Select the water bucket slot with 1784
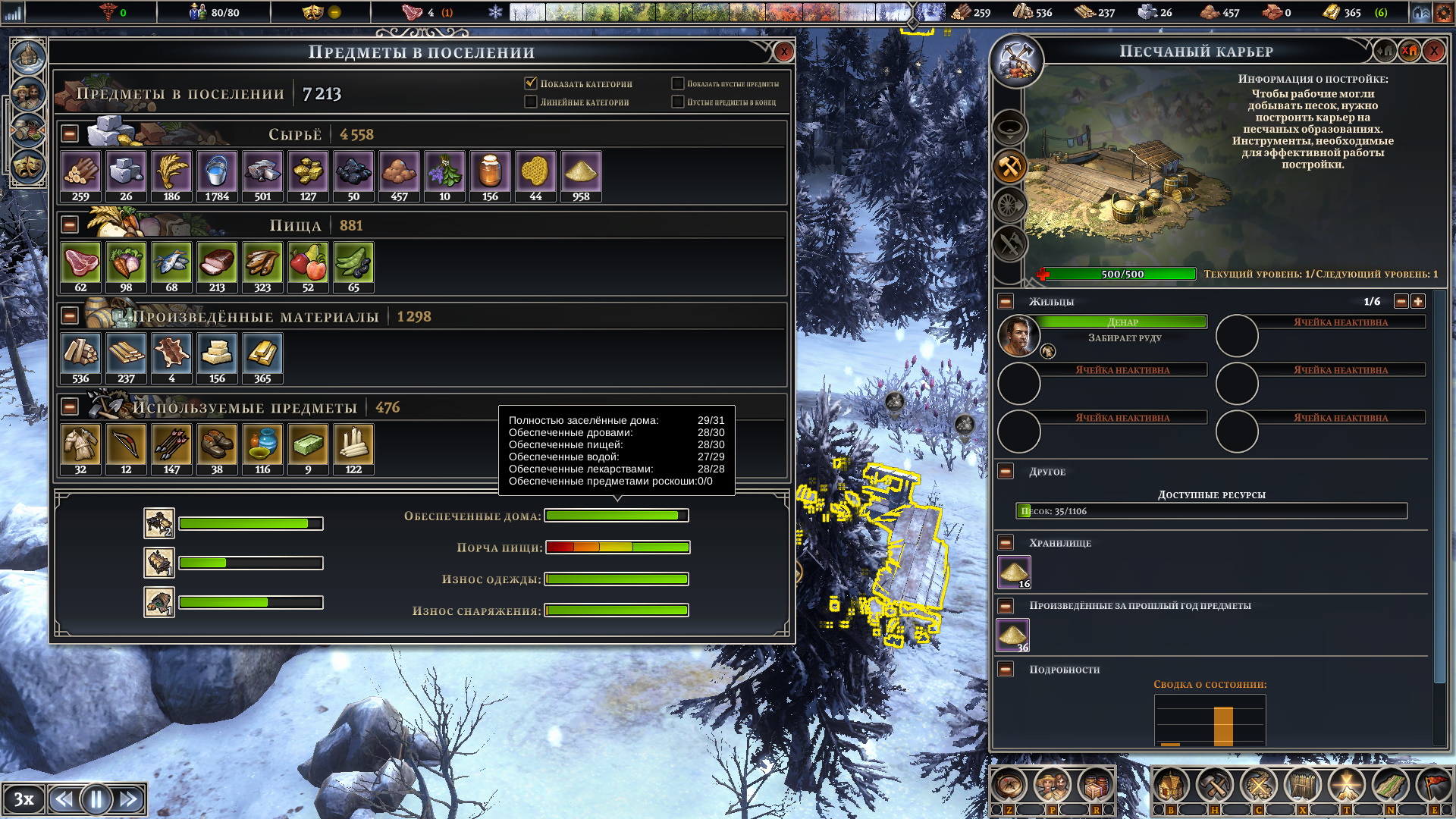 click(217, 176)
